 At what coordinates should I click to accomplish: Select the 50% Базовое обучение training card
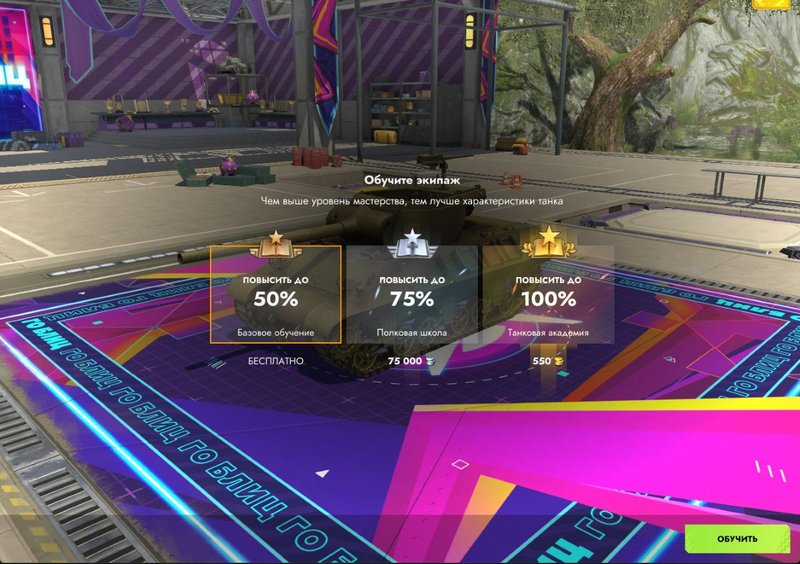(275, 294)
